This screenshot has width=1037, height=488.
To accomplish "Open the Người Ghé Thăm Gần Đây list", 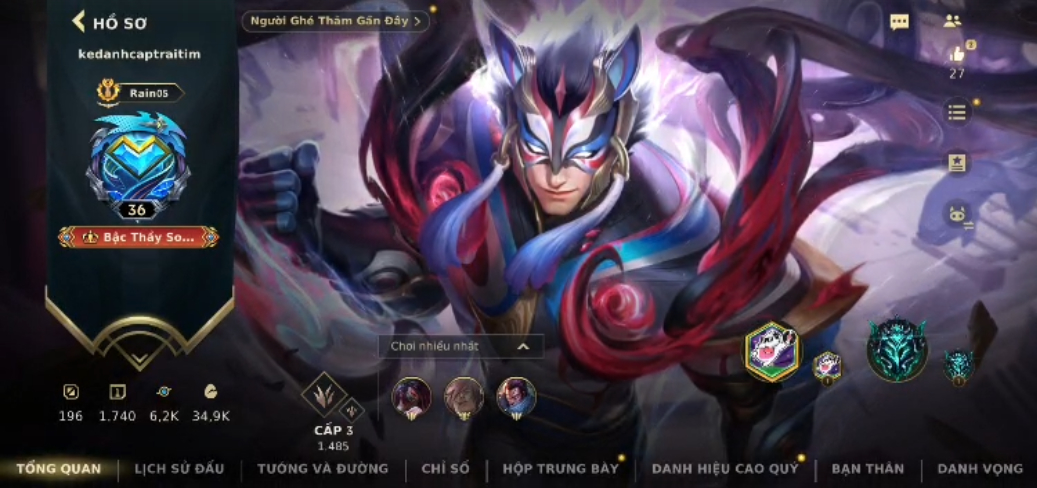I will point(335,21).
